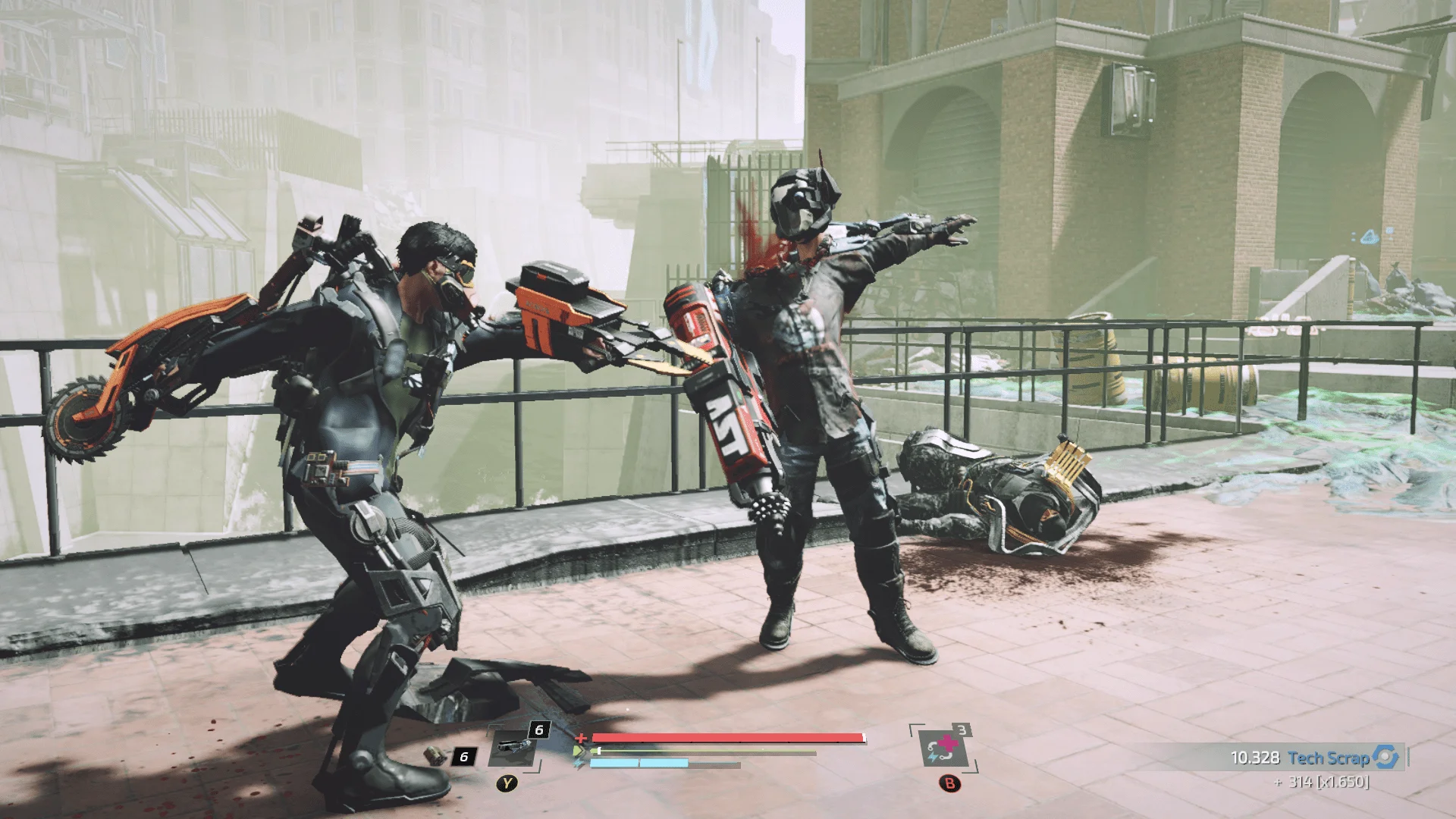Click the second blue energy bar segment

[664, 764]
